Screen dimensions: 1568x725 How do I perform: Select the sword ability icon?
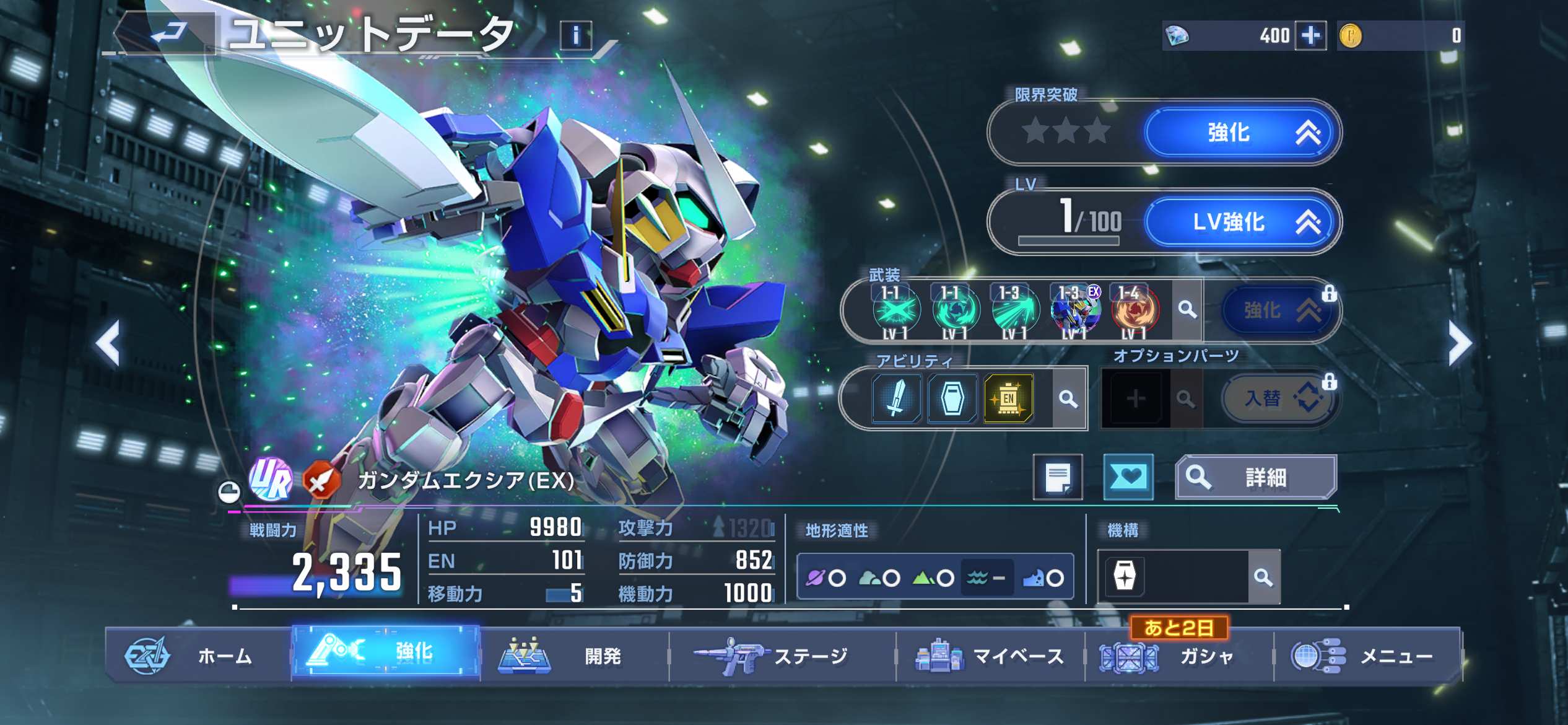click(895, 398)
